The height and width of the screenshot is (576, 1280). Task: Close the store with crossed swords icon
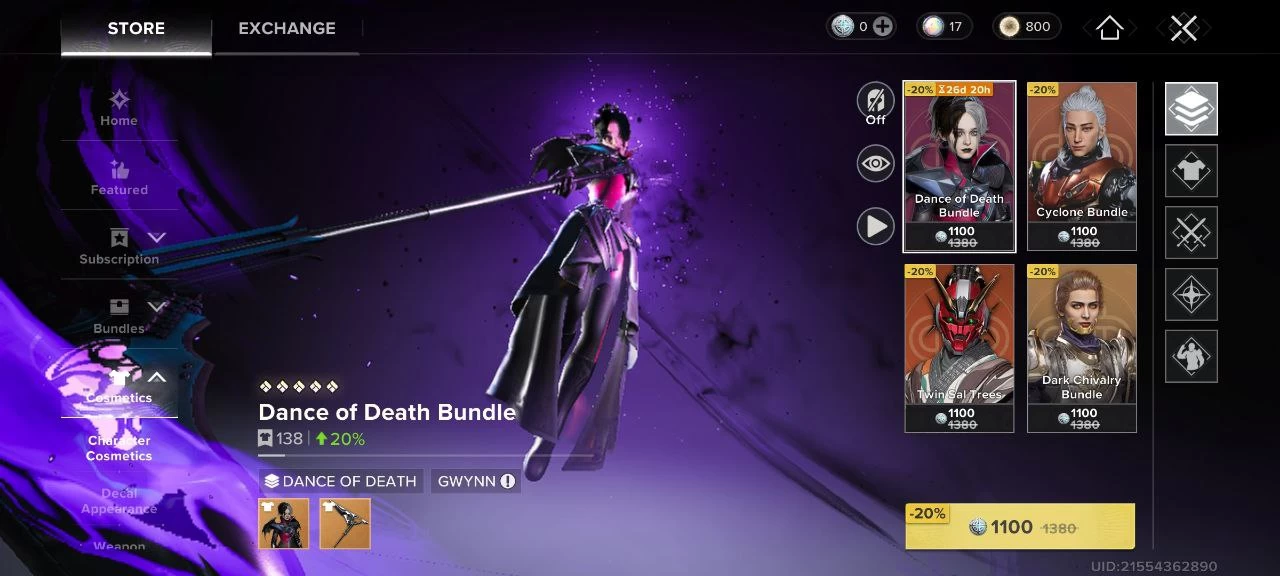(x=1183, y=28)
